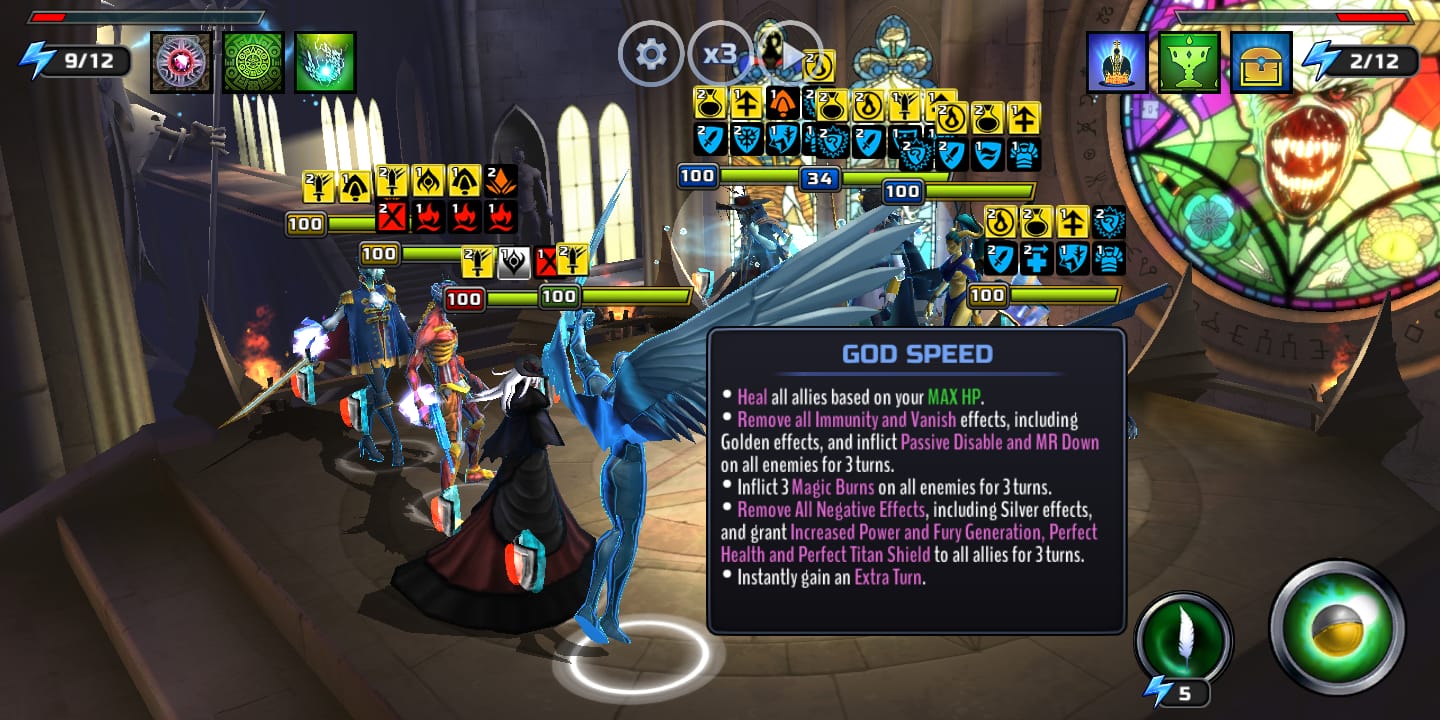Tap the auto-play arrow button
Image resolution: width=1440 pixels, height=720 pixels.
click(x=790, y=54)
